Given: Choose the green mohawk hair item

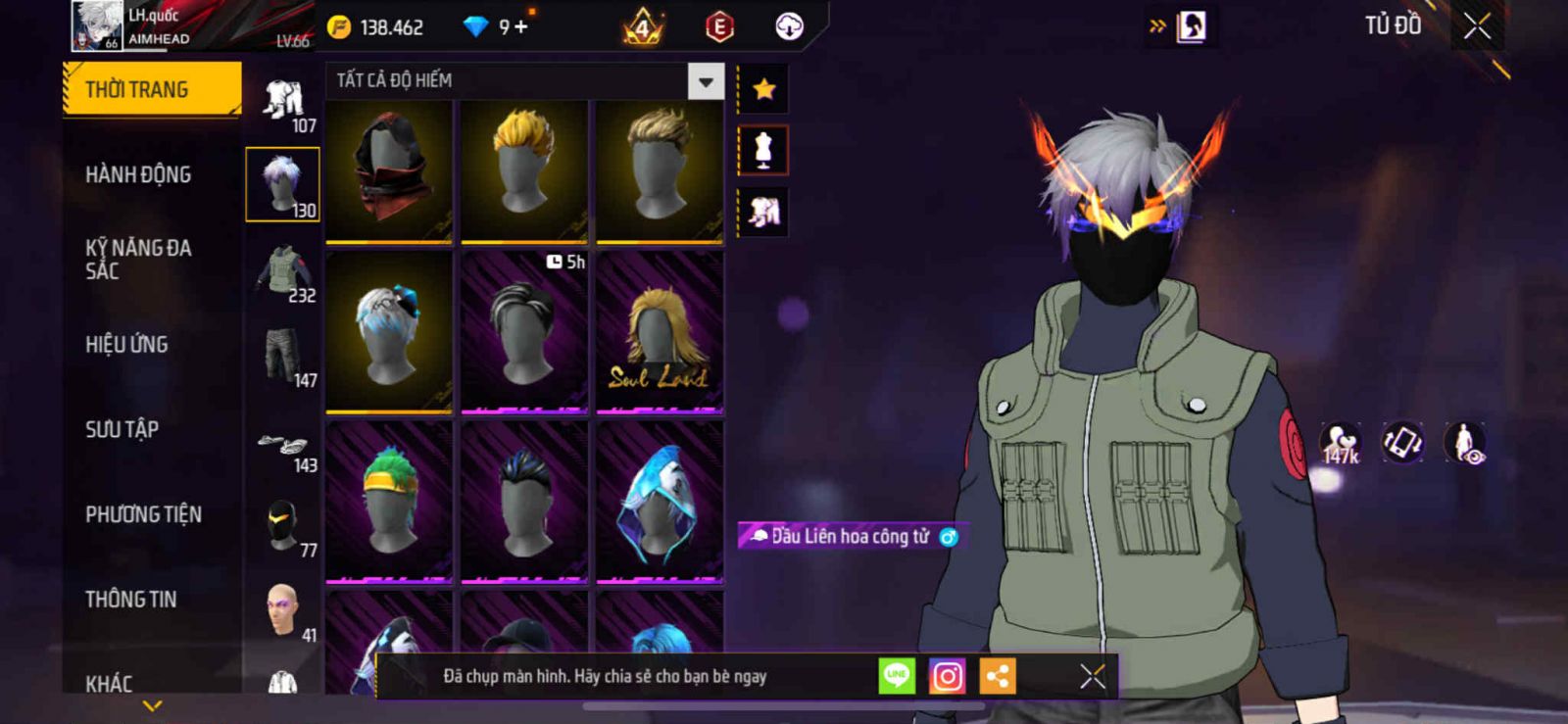Looking at the screenshot, I should (389, 501).
